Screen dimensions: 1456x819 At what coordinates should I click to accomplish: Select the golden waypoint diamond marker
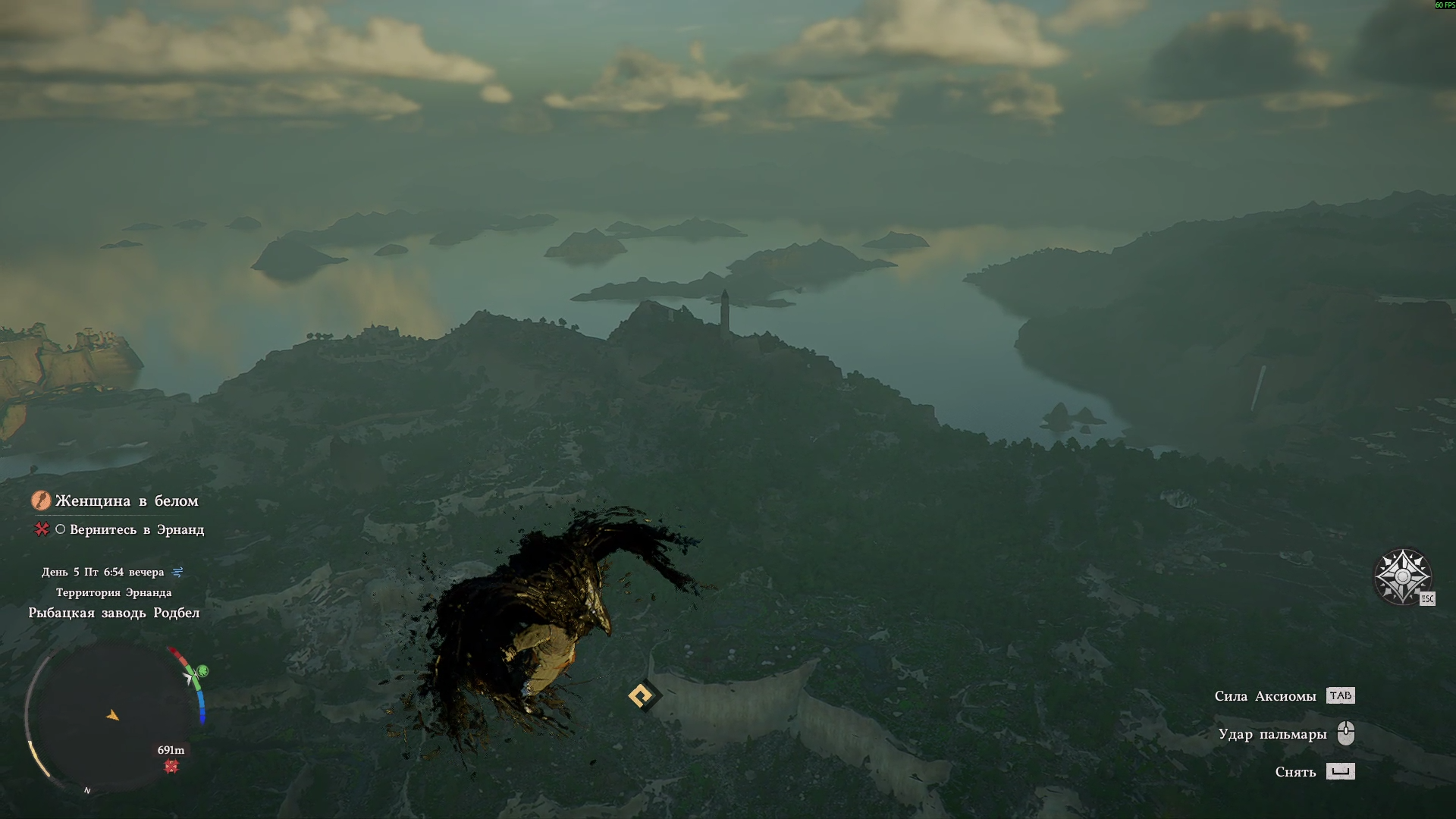pyautogui.click(x=642, y=695)
